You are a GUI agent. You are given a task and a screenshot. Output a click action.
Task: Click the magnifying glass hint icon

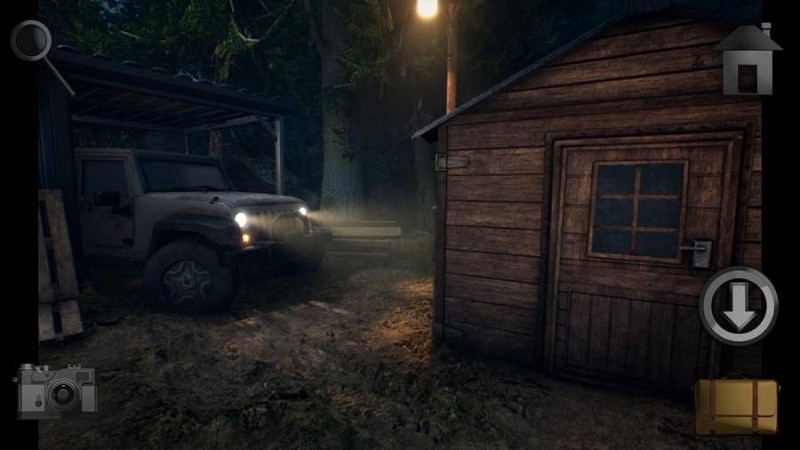point(32,42)
